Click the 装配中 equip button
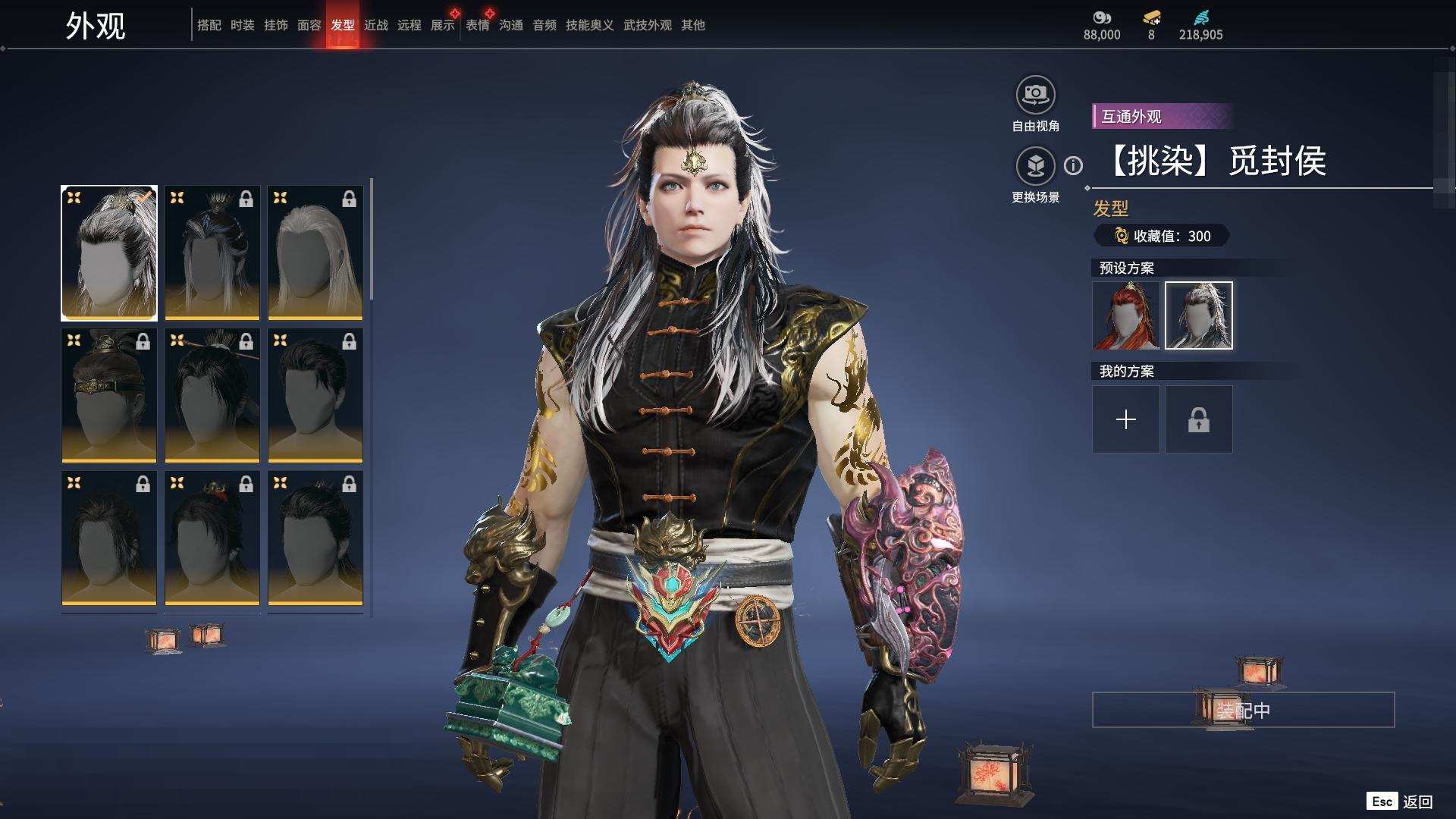The width and height of the screenshot is (1456, 819). pyautogui.click(x=1243, y=710)
